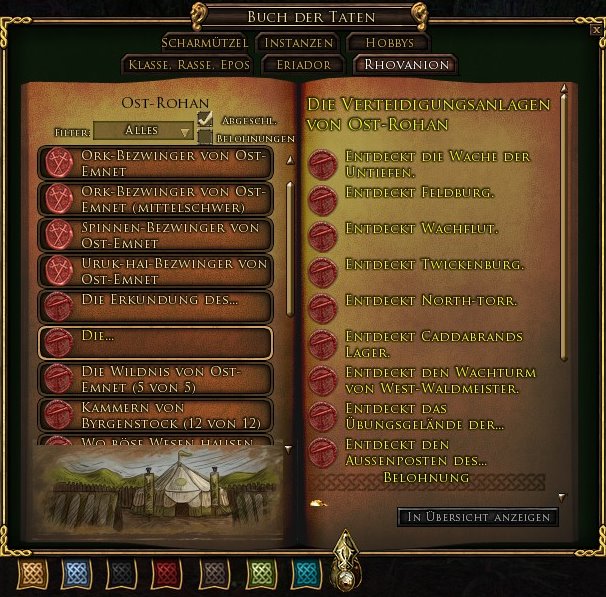Select Ork-Bezwinger von Ost-Emnet (mittelschwer) entry

pos(155,199)
